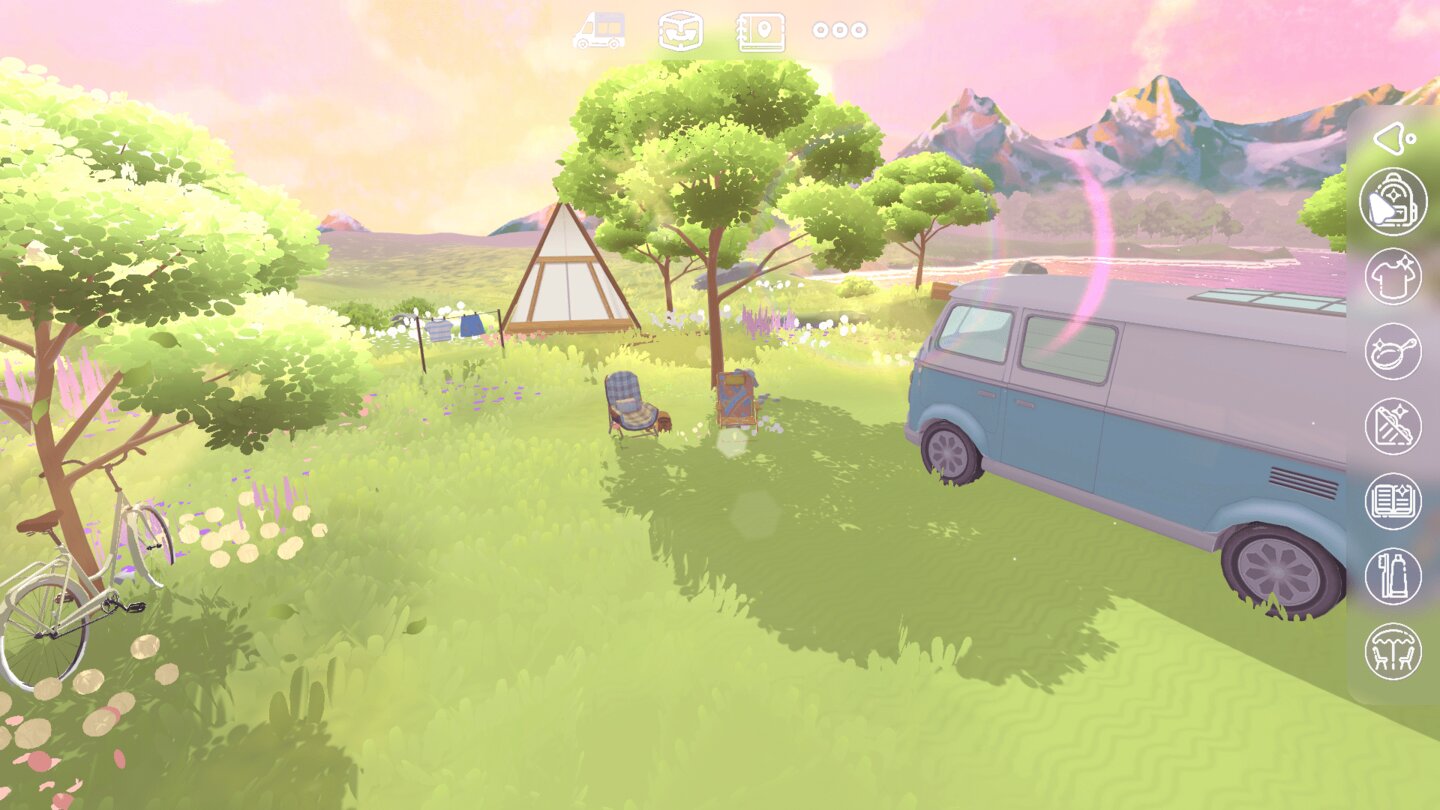Viewport: 1440px width, 810px height.
Task: Open the three-dot options menu
Action: tap(840, 29)
